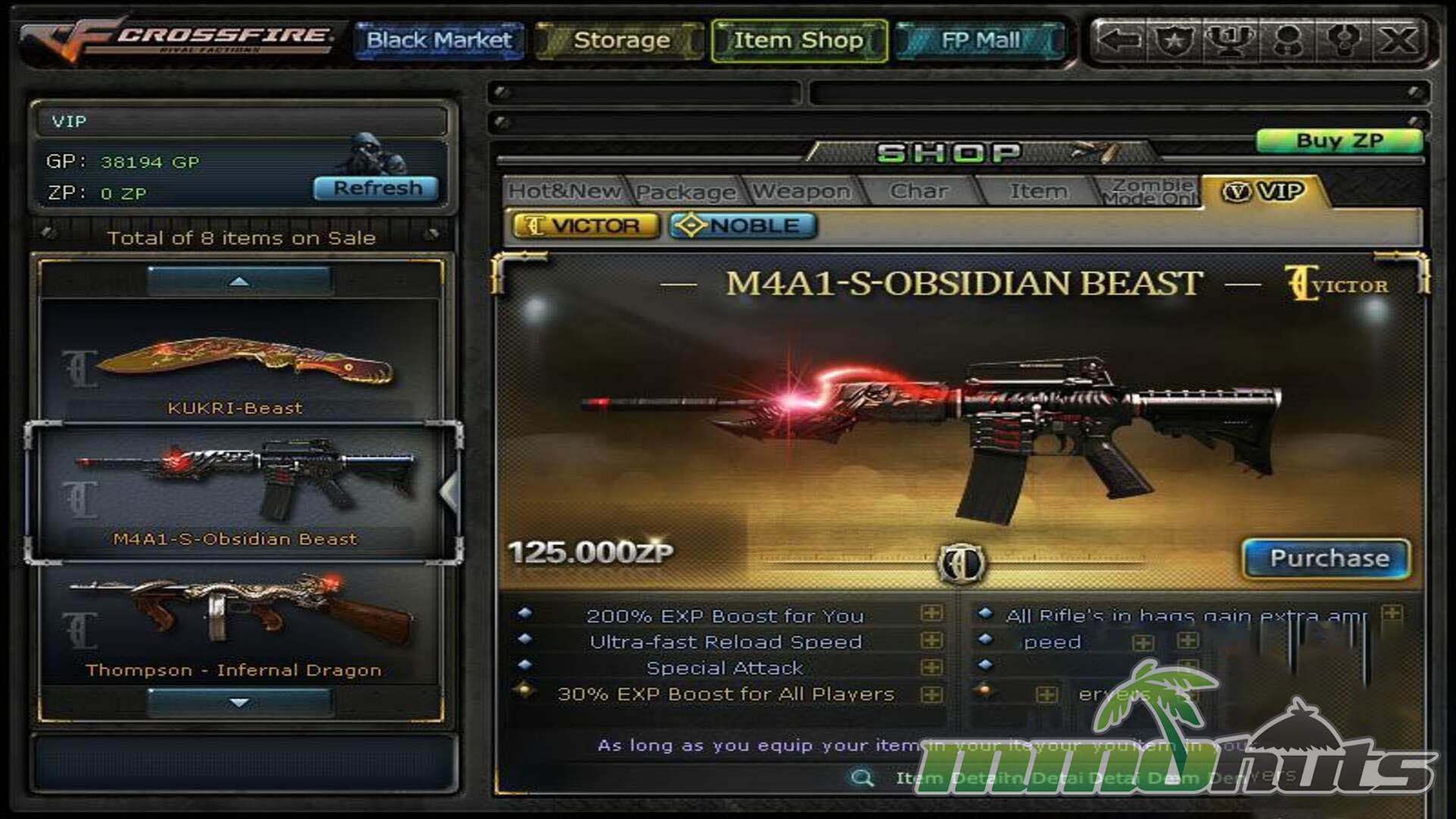Open the Hot&New shop category

click(x=564, y=191)
